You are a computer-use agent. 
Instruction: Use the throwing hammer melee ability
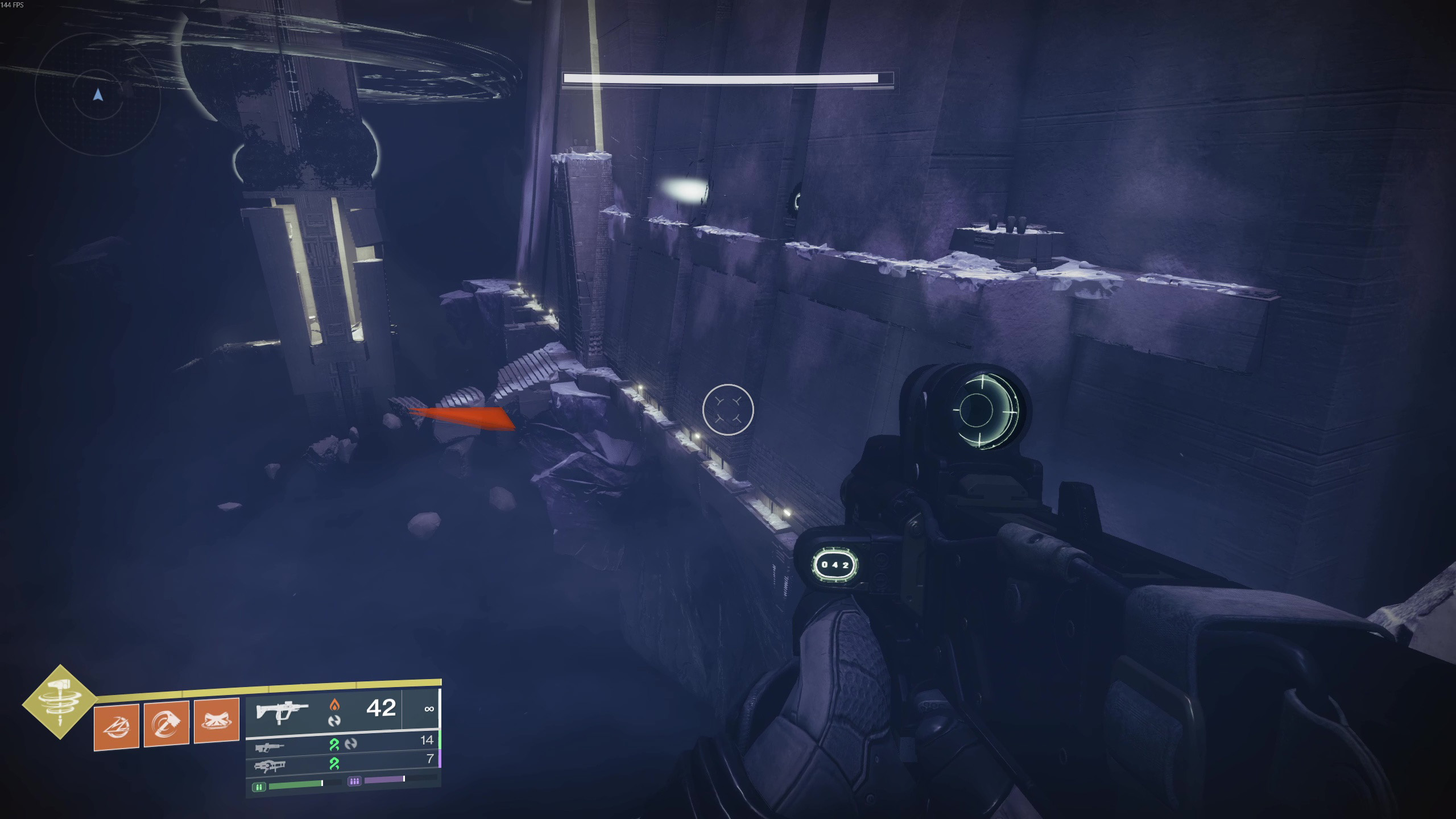coord(167,723)
